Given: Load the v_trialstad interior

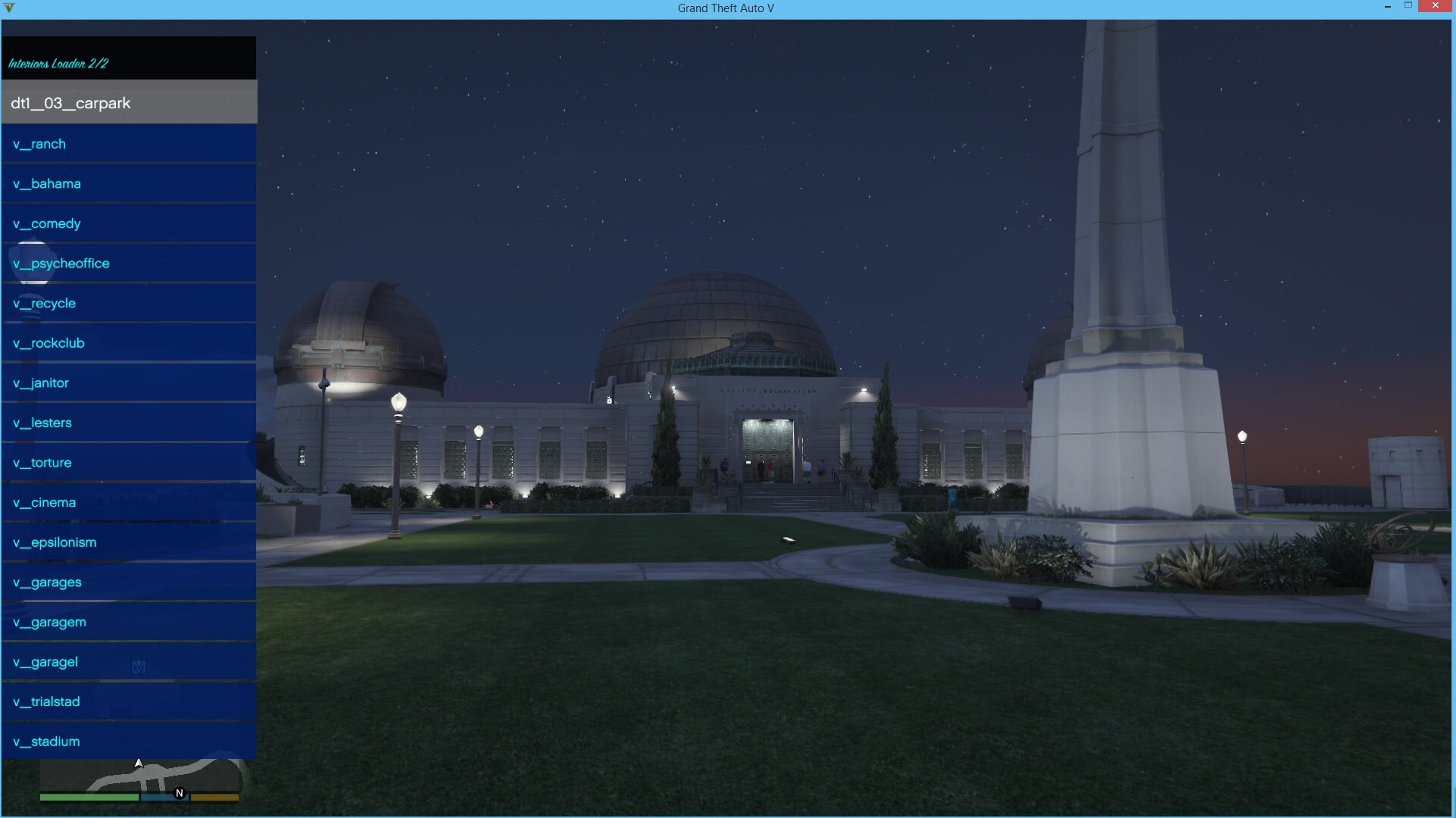Looking at the screenshot, I should click(129, 702).
